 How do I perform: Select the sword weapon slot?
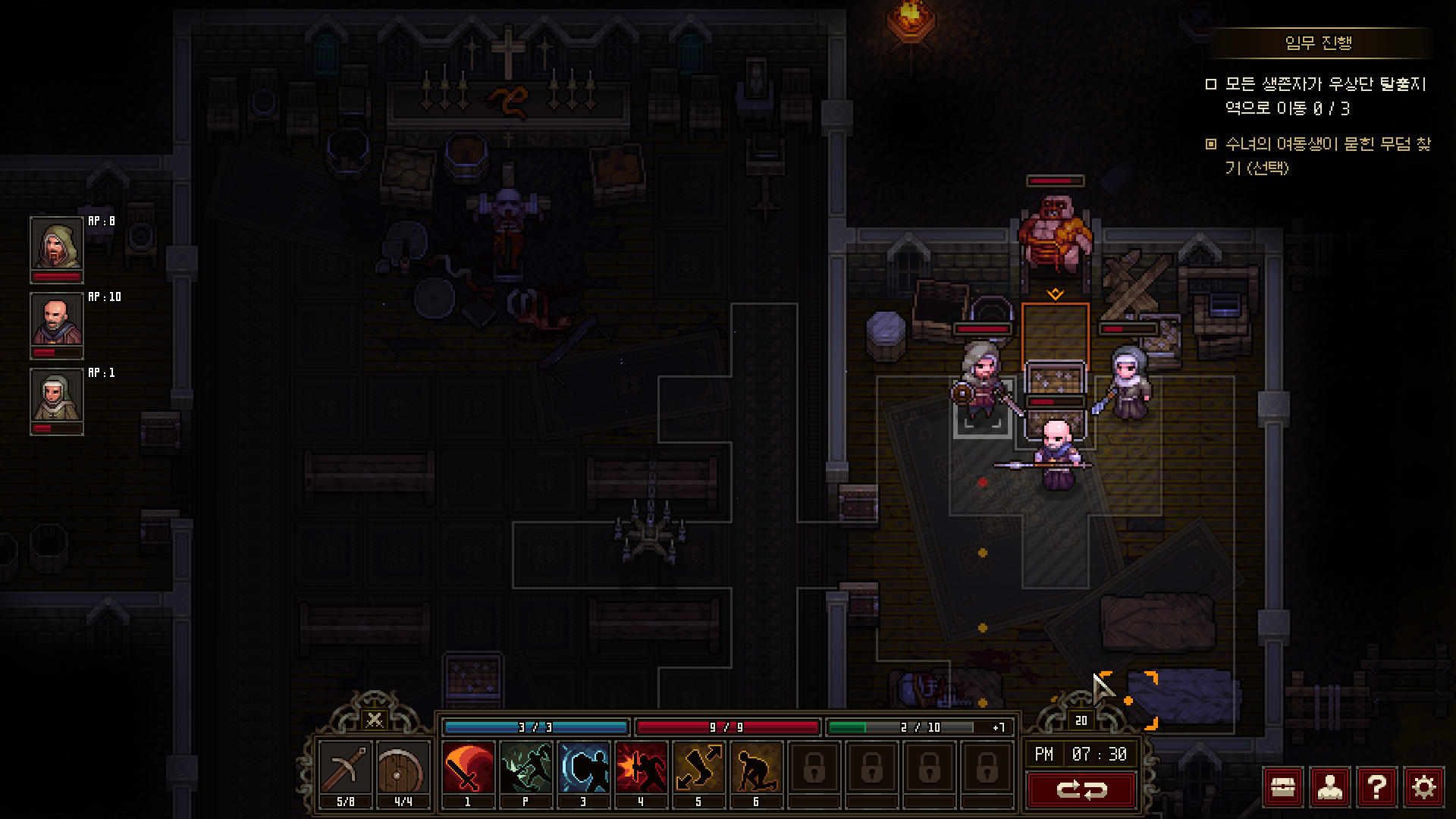[345, 768]
